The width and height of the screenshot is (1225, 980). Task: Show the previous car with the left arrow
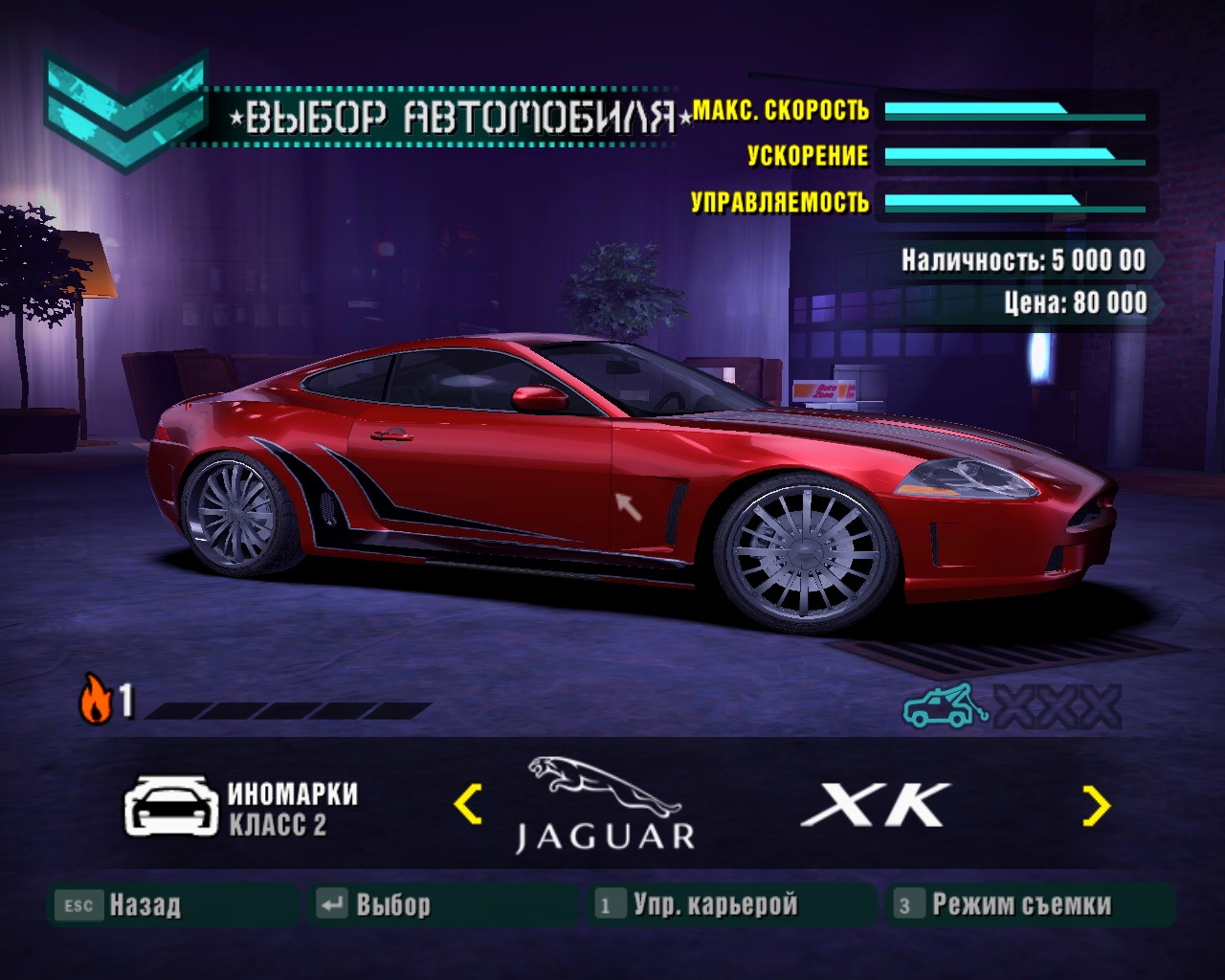point(467,804)
